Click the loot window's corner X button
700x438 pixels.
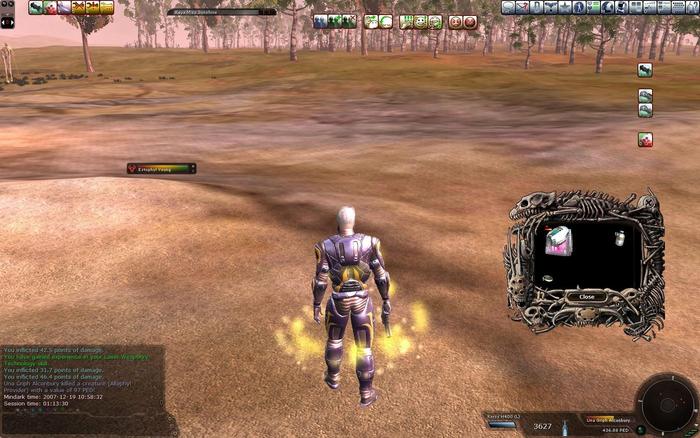(648, 203)
